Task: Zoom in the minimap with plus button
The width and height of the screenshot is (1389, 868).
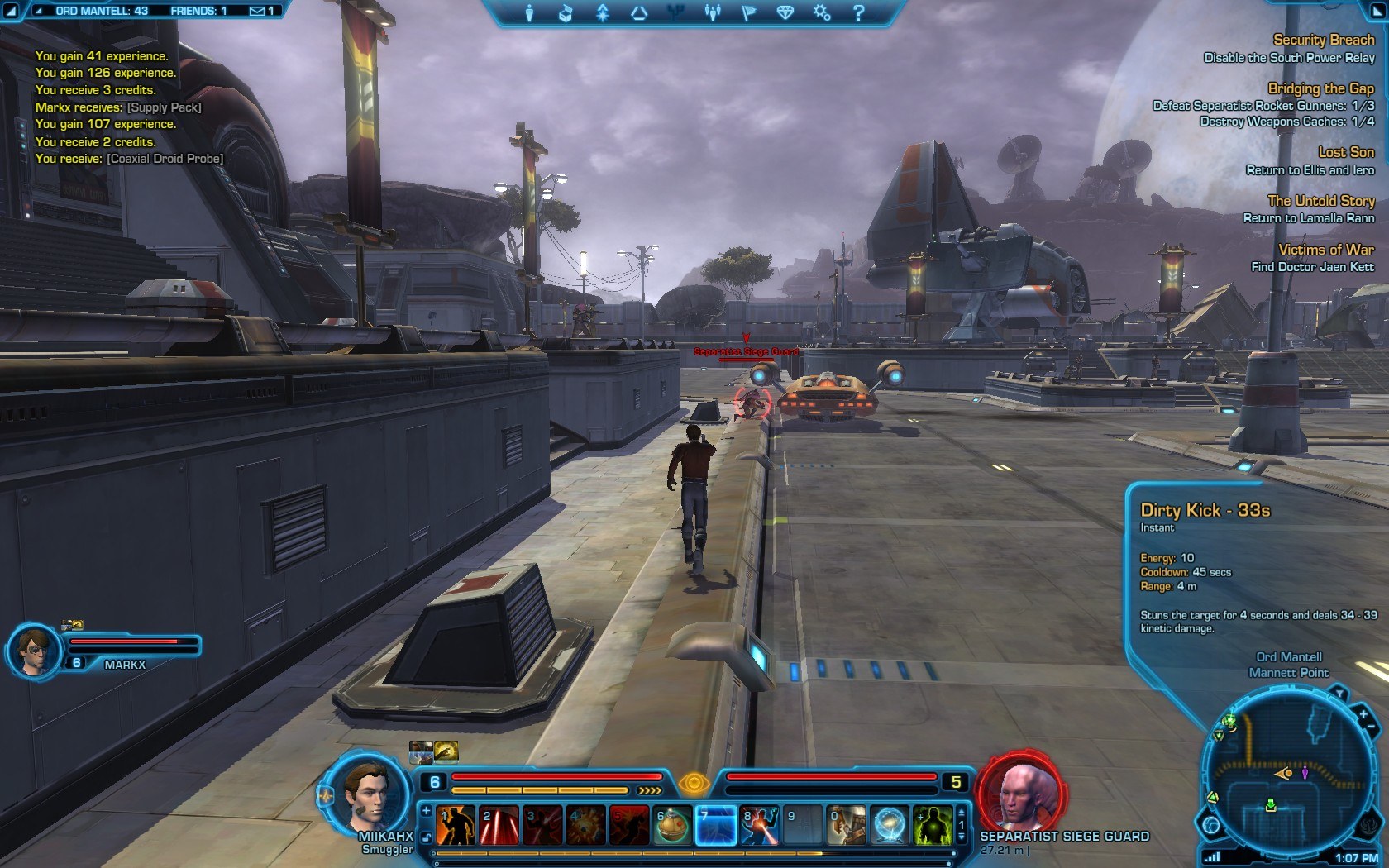Action: (1364, 714)
